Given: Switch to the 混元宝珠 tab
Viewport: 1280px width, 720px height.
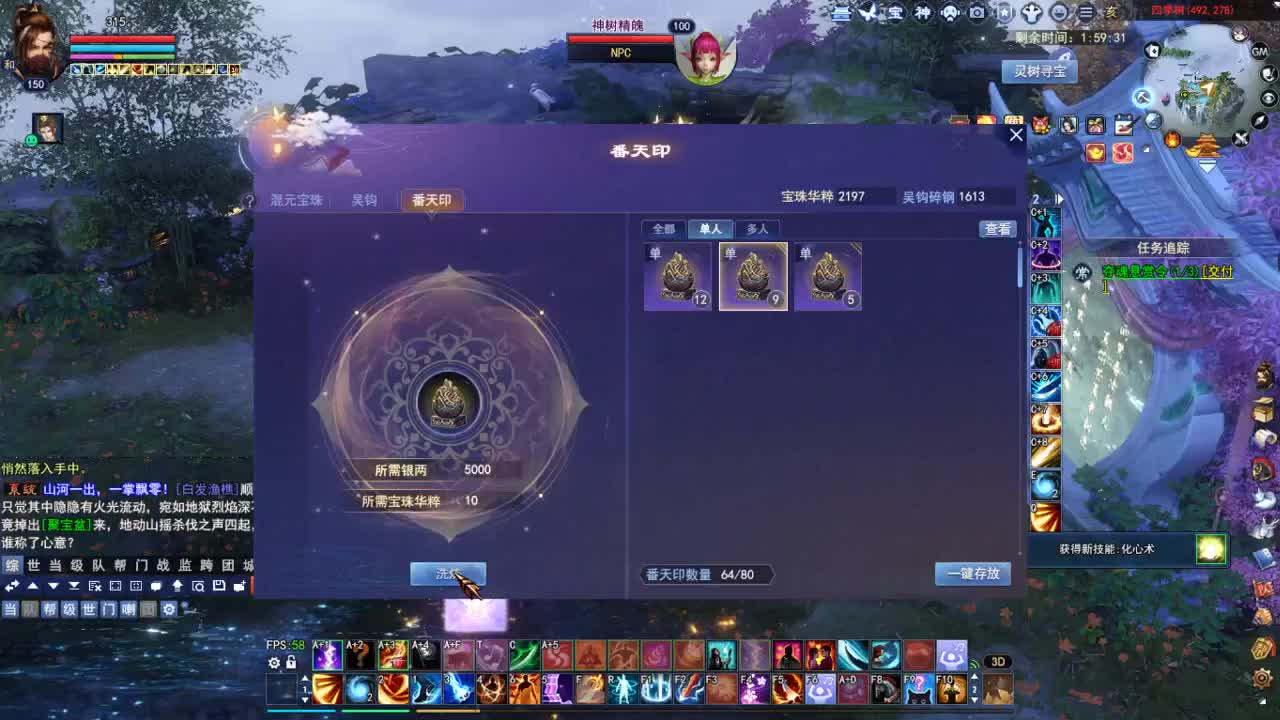Looking at the screenshot, I should point(291,199).
